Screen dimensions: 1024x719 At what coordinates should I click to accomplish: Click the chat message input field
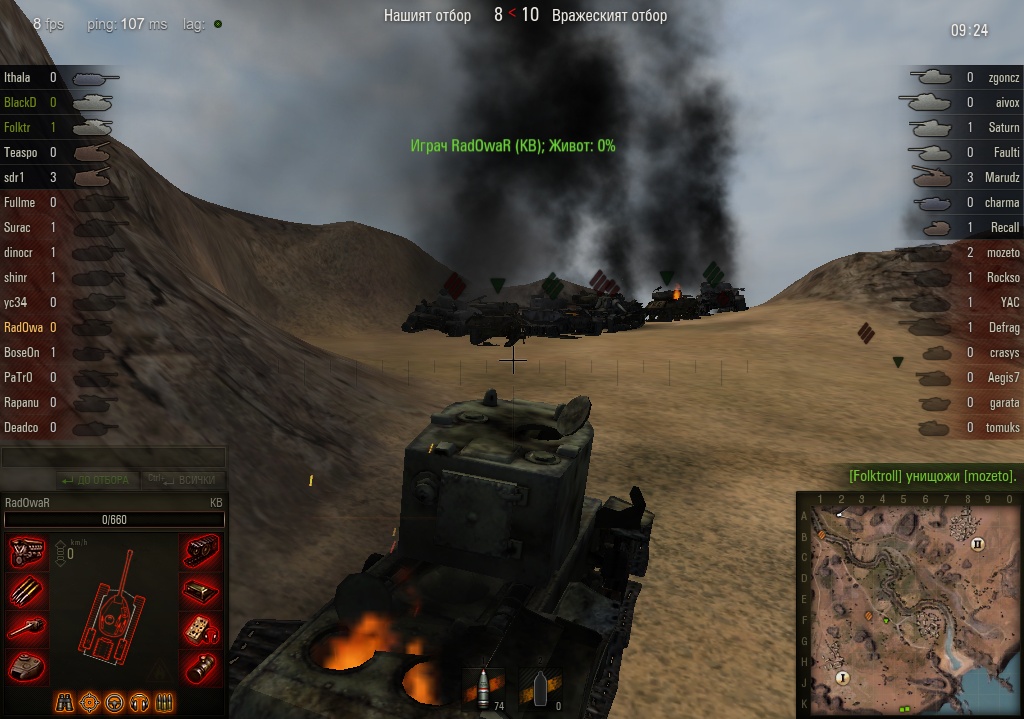tap(113, 458)
